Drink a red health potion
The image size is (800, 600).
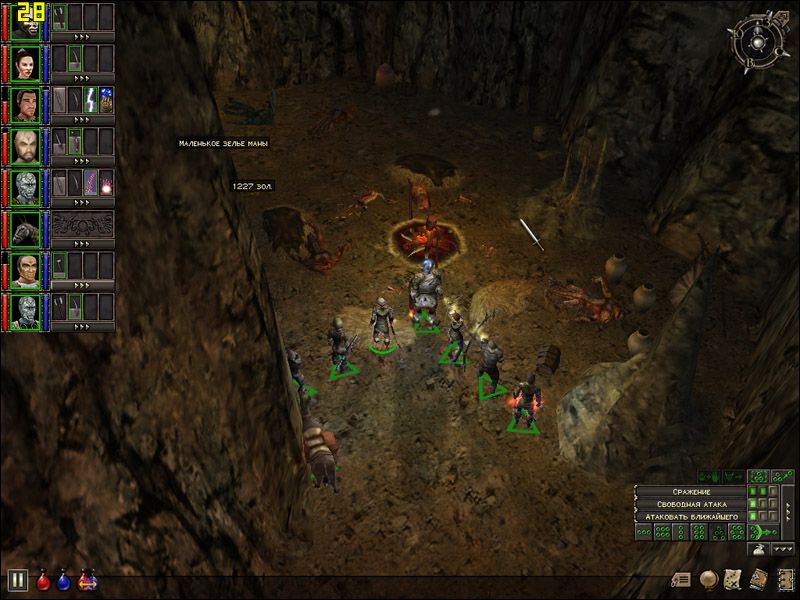coord(44,580)
